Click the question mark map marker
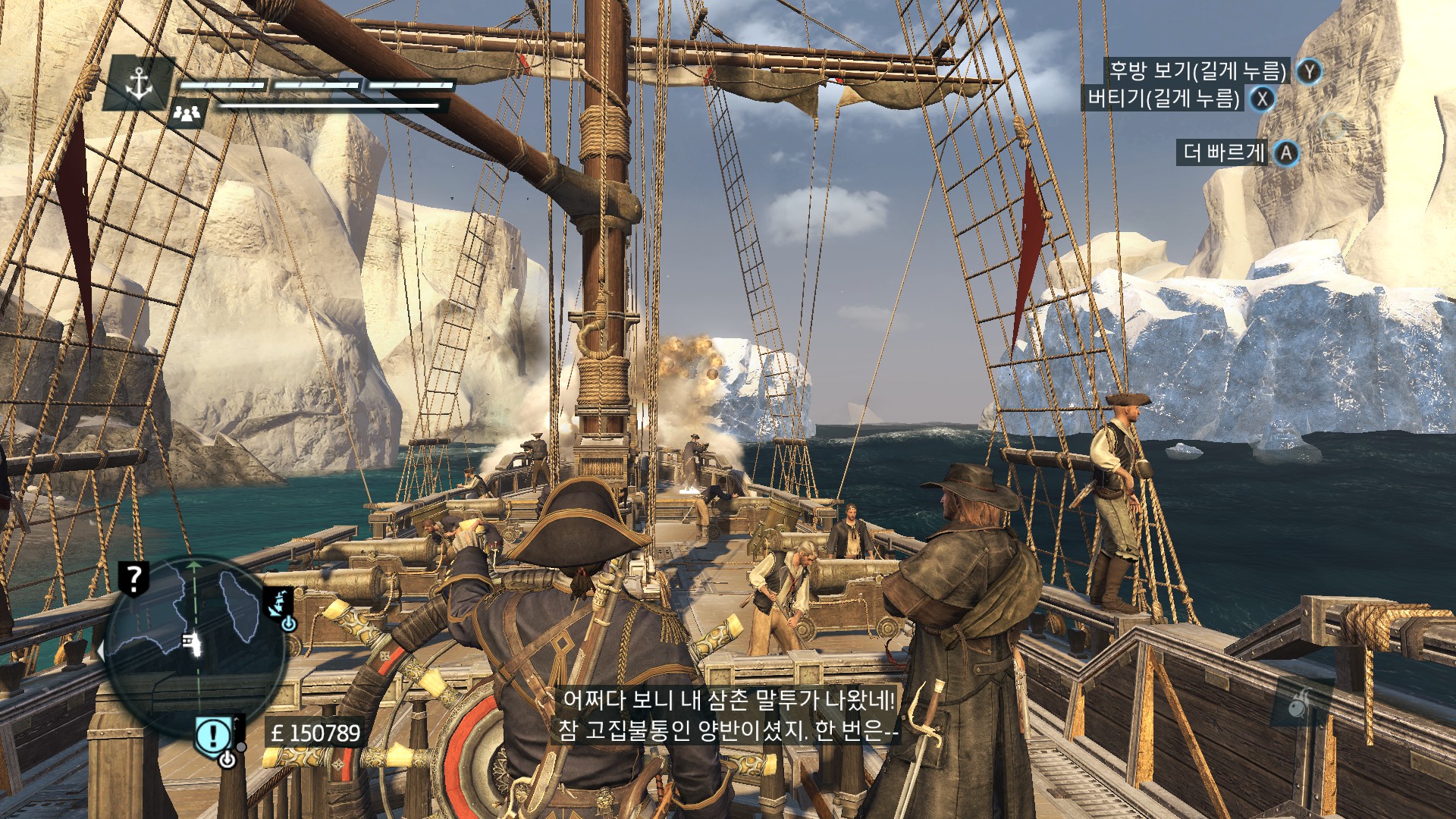The width and height of the screenshot is (1456, 819). pos(134,579)
